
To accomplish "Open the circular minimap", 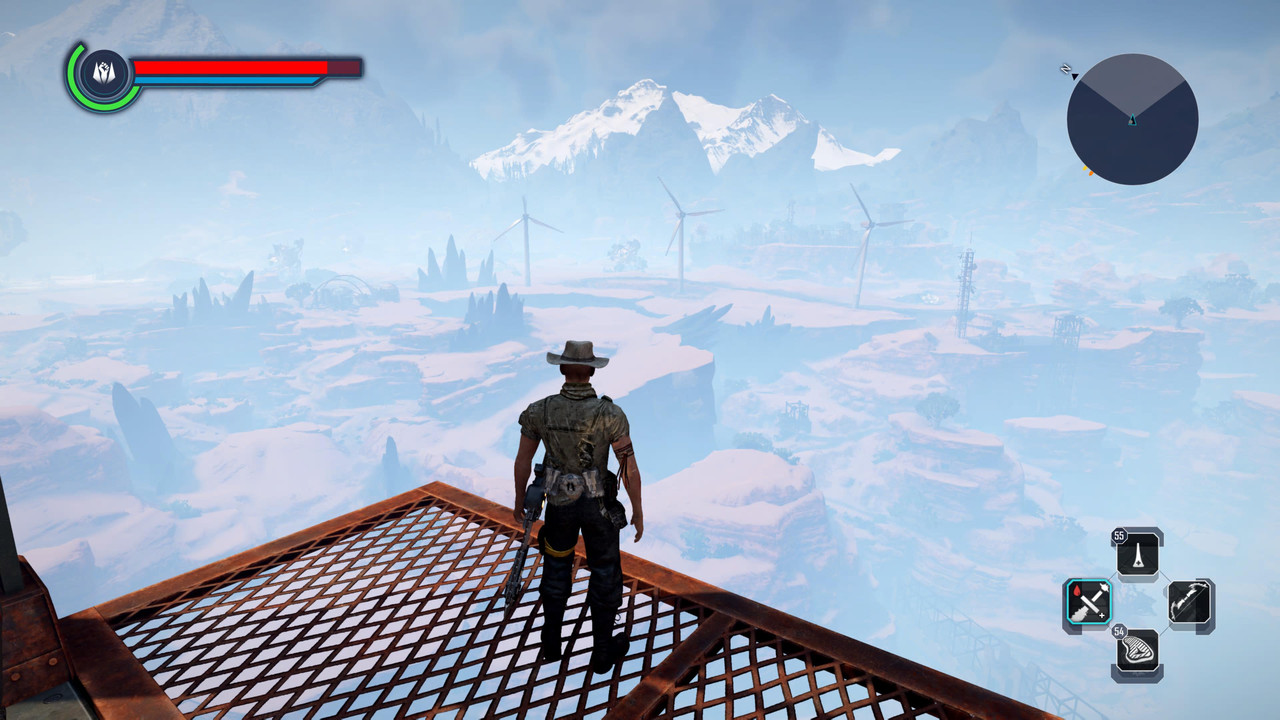I will [x=1132, y=119].
